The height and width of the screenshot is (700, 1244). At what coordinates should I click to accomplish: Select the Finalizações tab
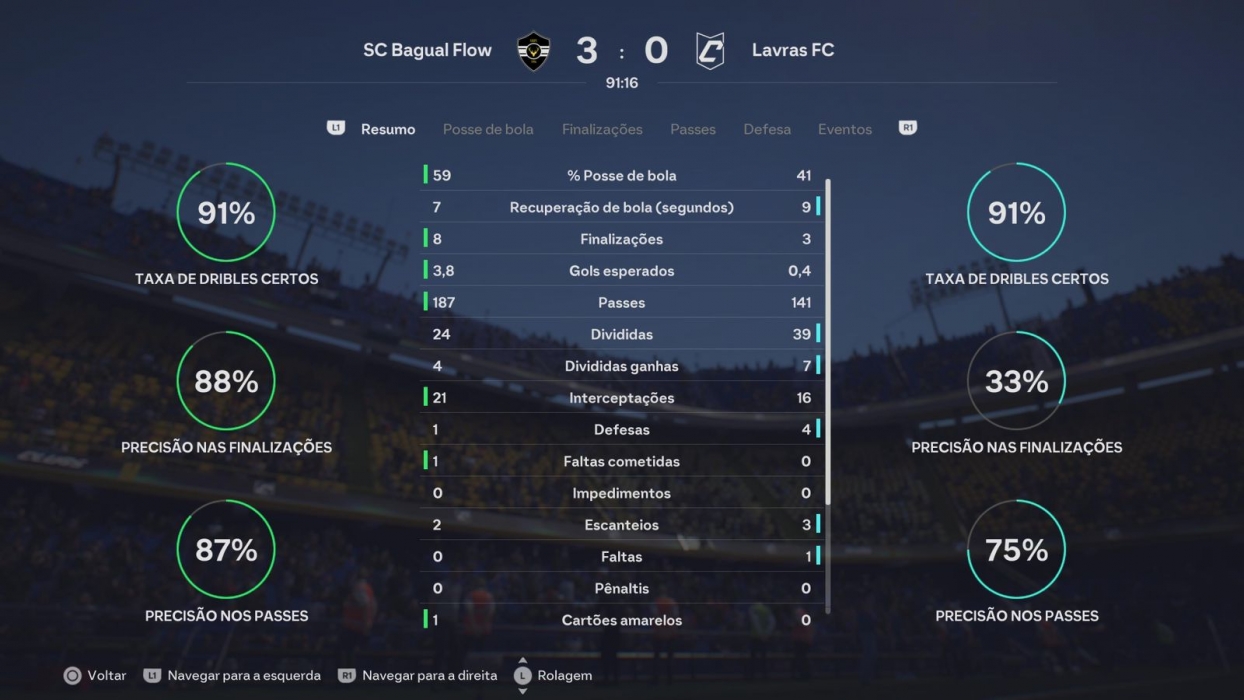[x=602, y=129]
